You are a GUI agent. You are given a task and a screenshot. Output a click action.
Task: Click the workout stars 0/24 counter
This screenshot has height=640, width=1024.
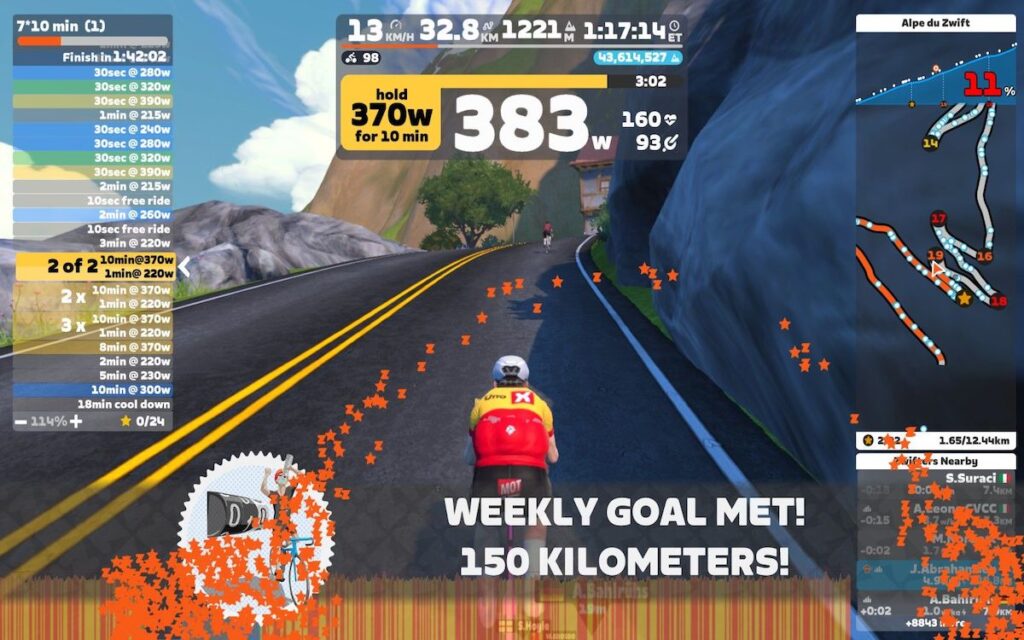coord(143,421)
